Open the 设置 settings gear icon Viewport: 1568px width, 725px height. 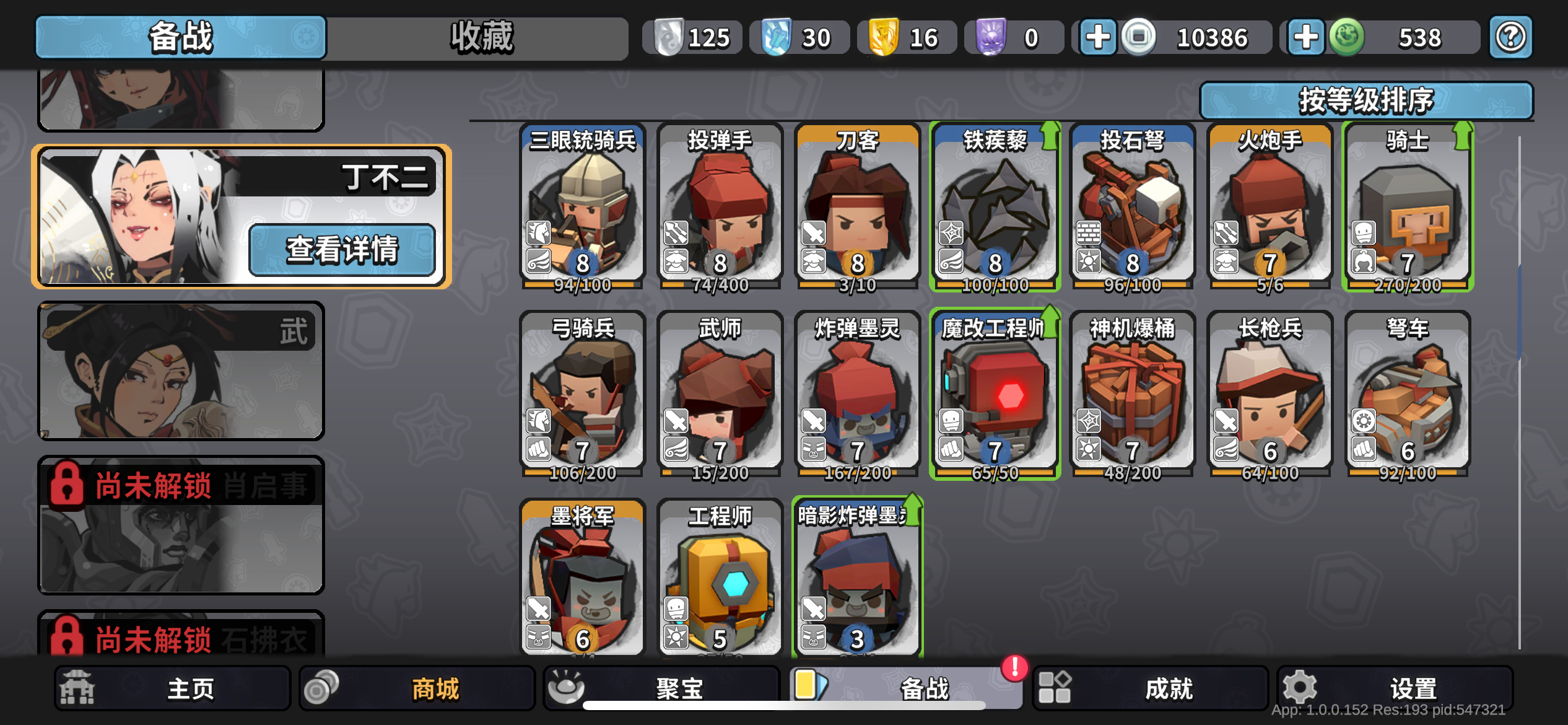tap(1299, 688)
